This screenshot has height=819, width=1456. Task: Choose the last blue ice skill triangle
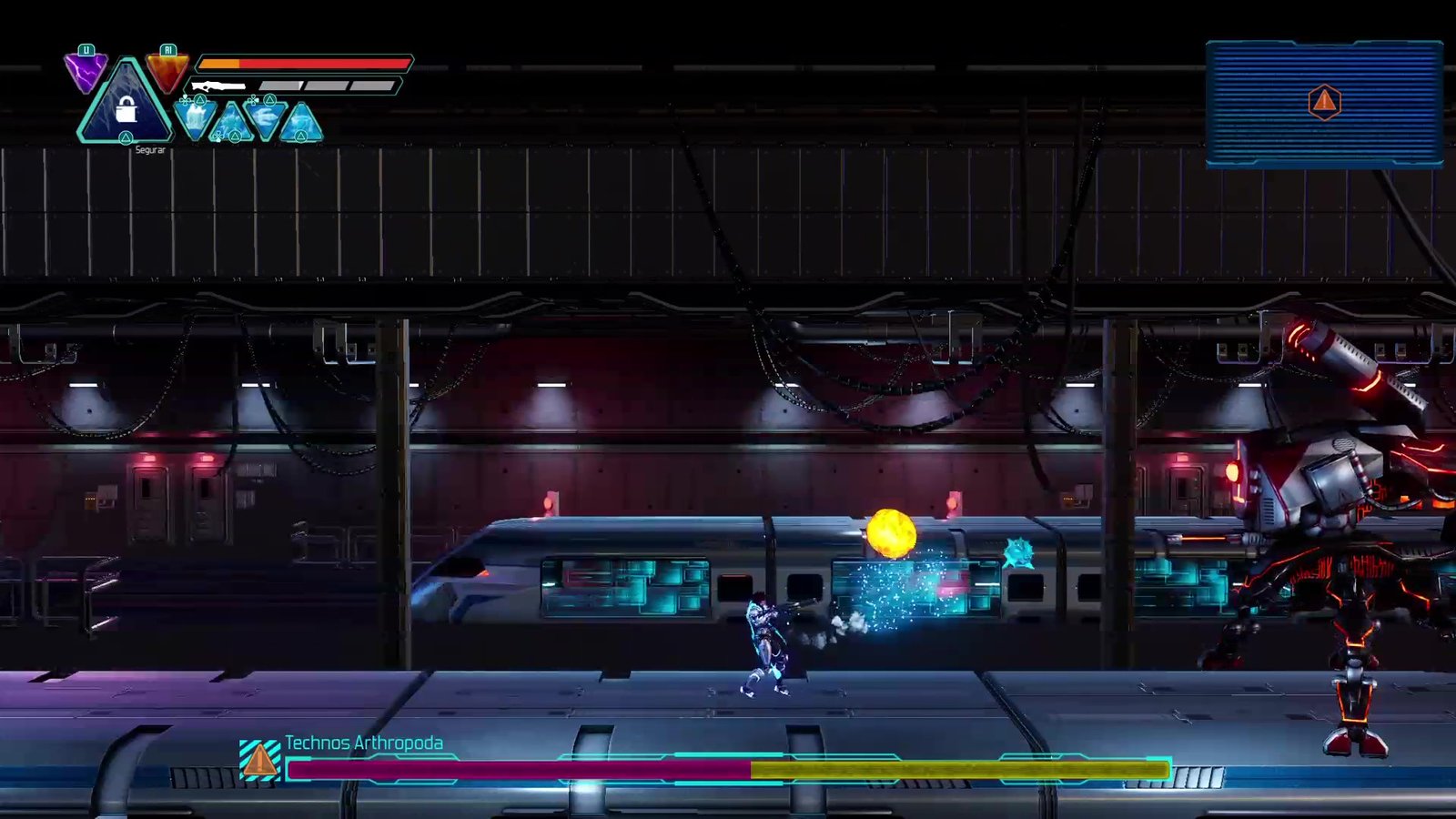(300, 124)
